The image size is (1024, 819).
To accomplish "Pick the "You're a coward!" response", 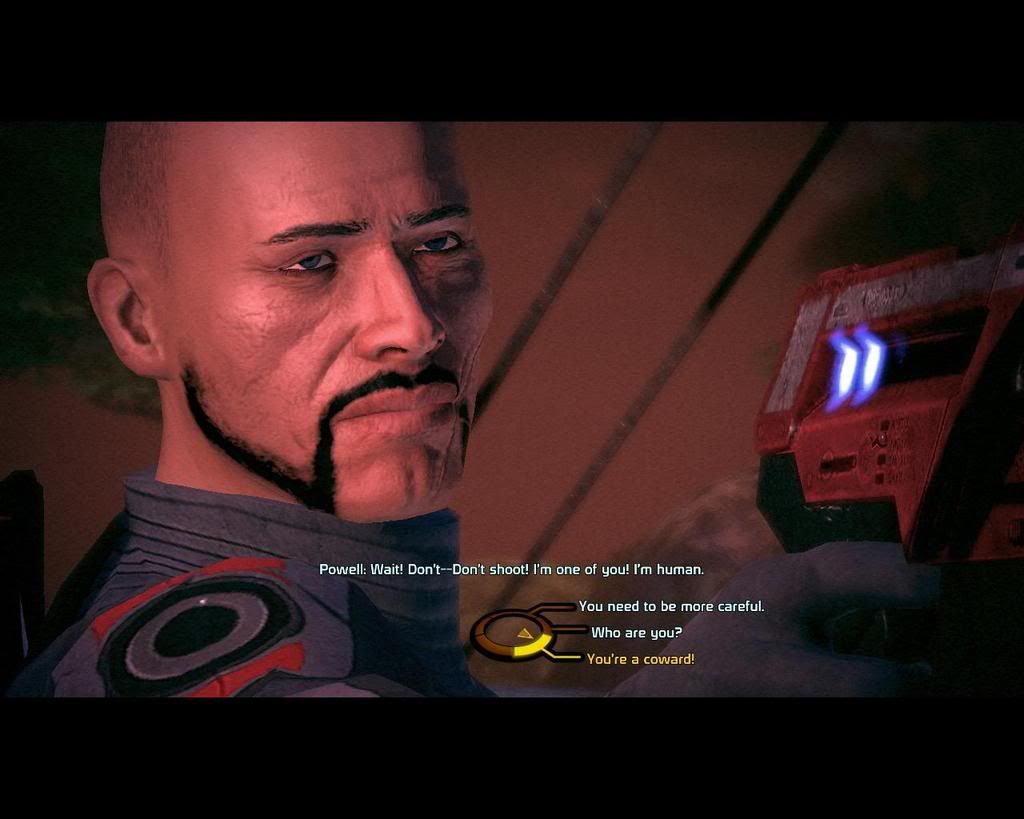I will [x=640, y=659].
